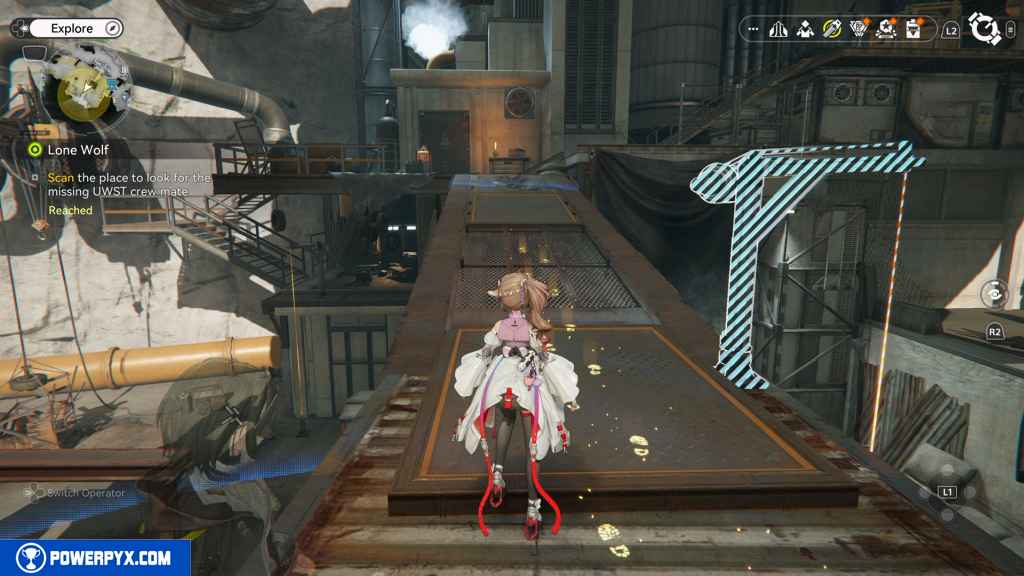Image resolution: width=1024 pixels, height=576 pixels.
Task: Open the star emblem events icon
Action: click(x=885, y=30)
